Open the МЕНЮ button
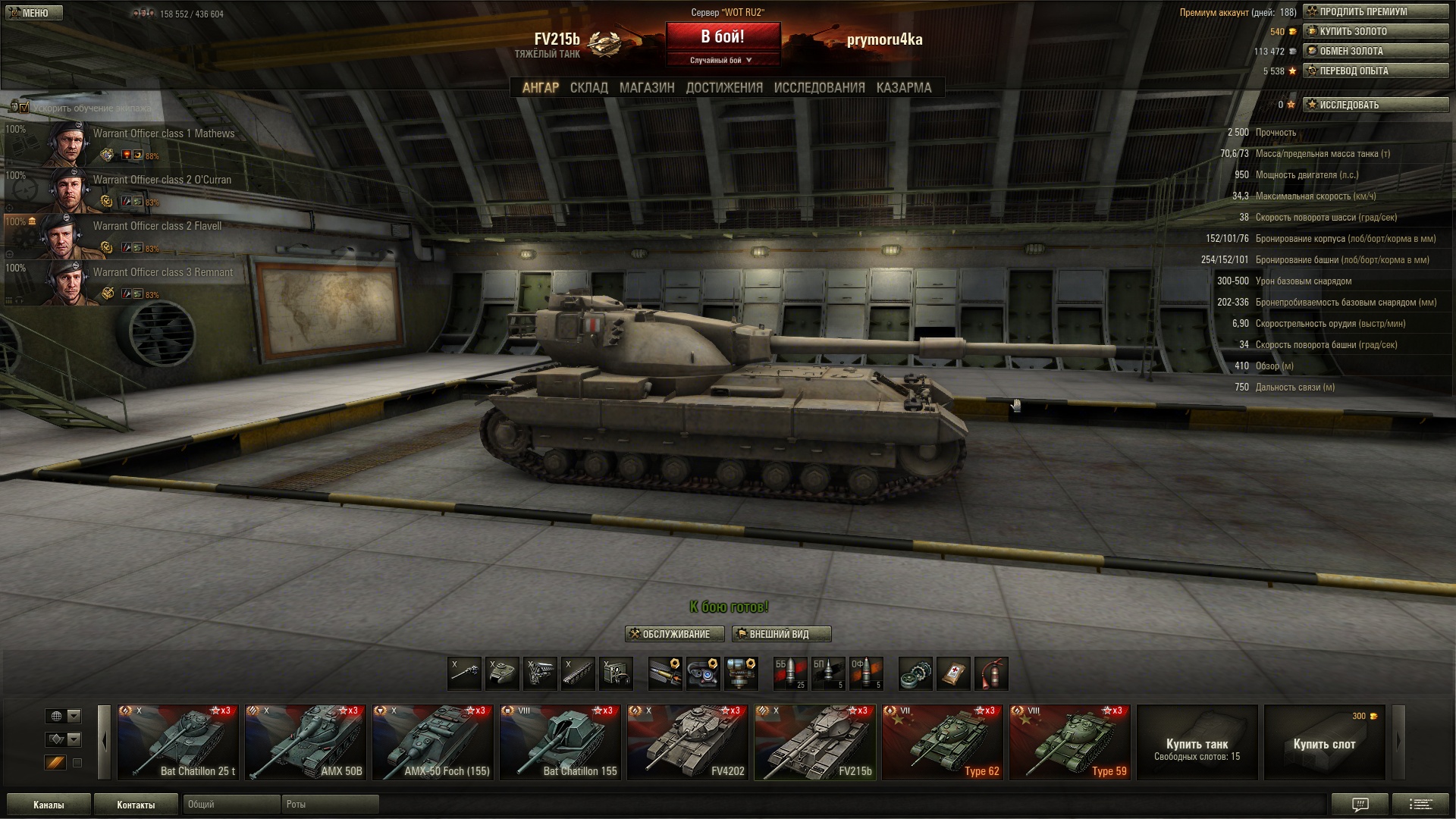 33,13
